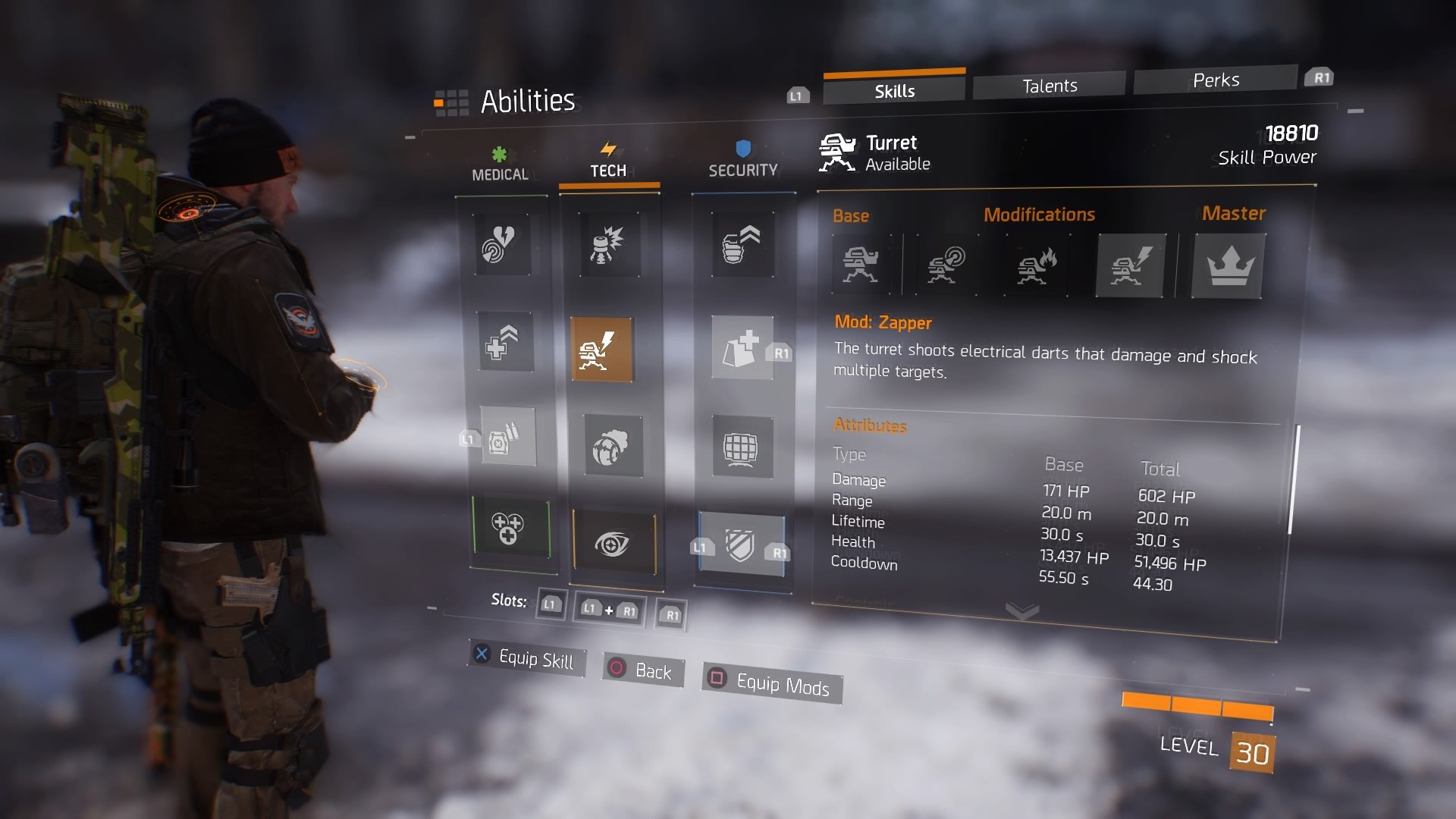Select the Medical skill category

[500, 165]
